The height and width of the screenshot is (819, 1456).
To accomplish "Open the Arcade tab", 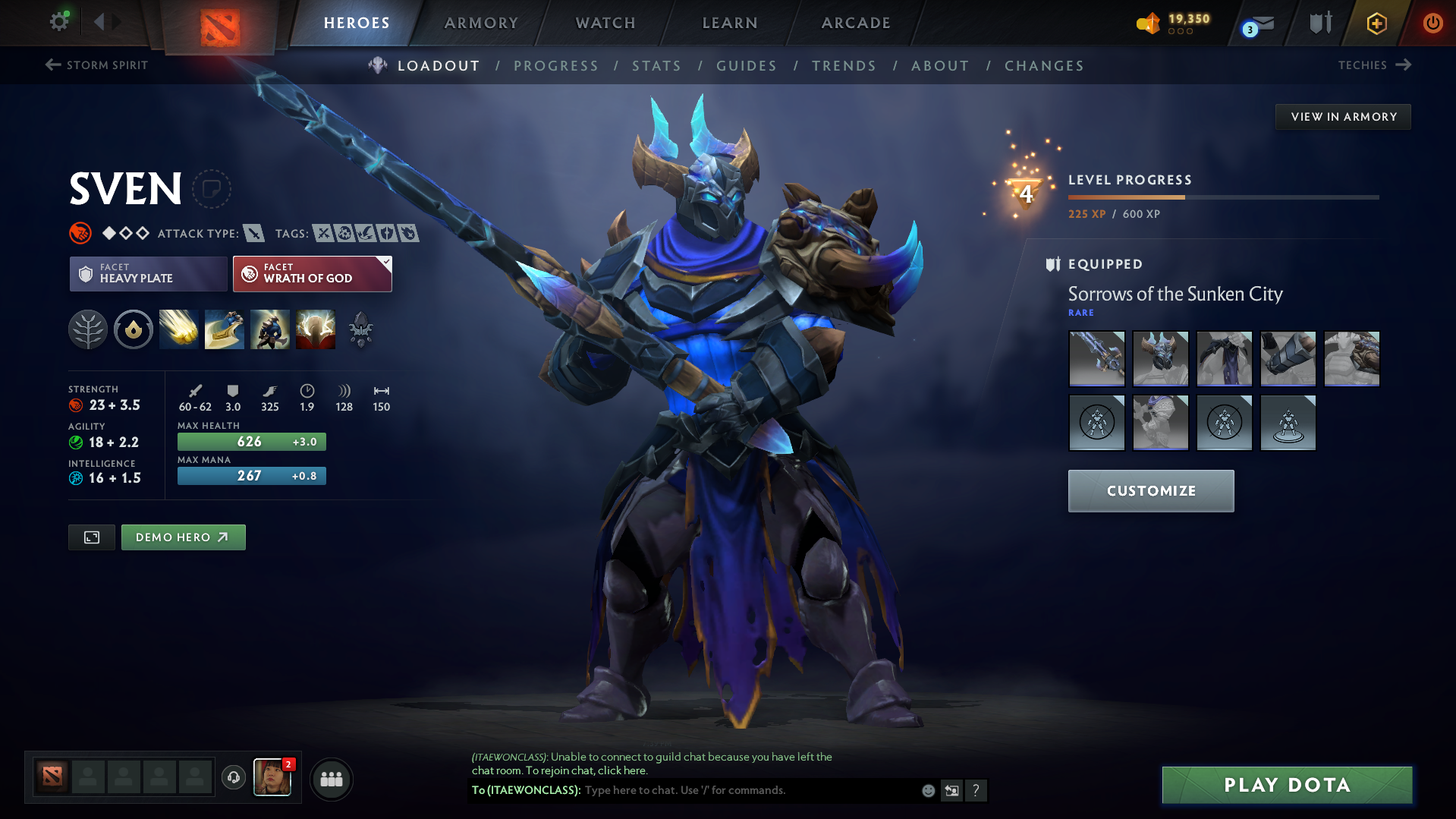I will [x=856, y=23].
